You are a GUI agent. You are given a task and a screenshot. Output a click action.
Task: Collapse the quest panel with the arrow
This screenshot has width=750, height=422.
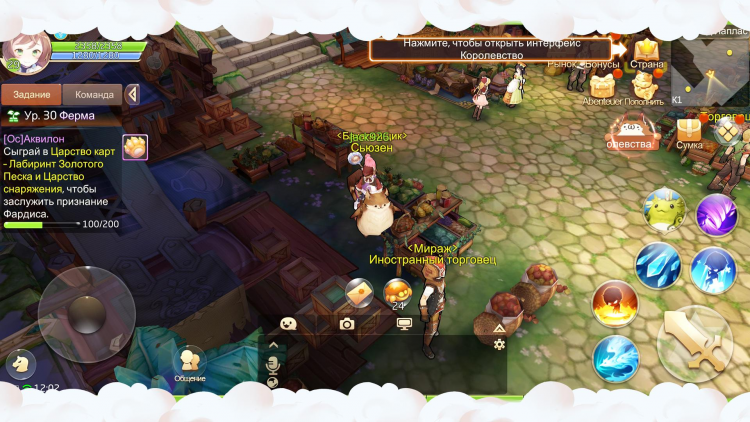(x=132, y=94)
